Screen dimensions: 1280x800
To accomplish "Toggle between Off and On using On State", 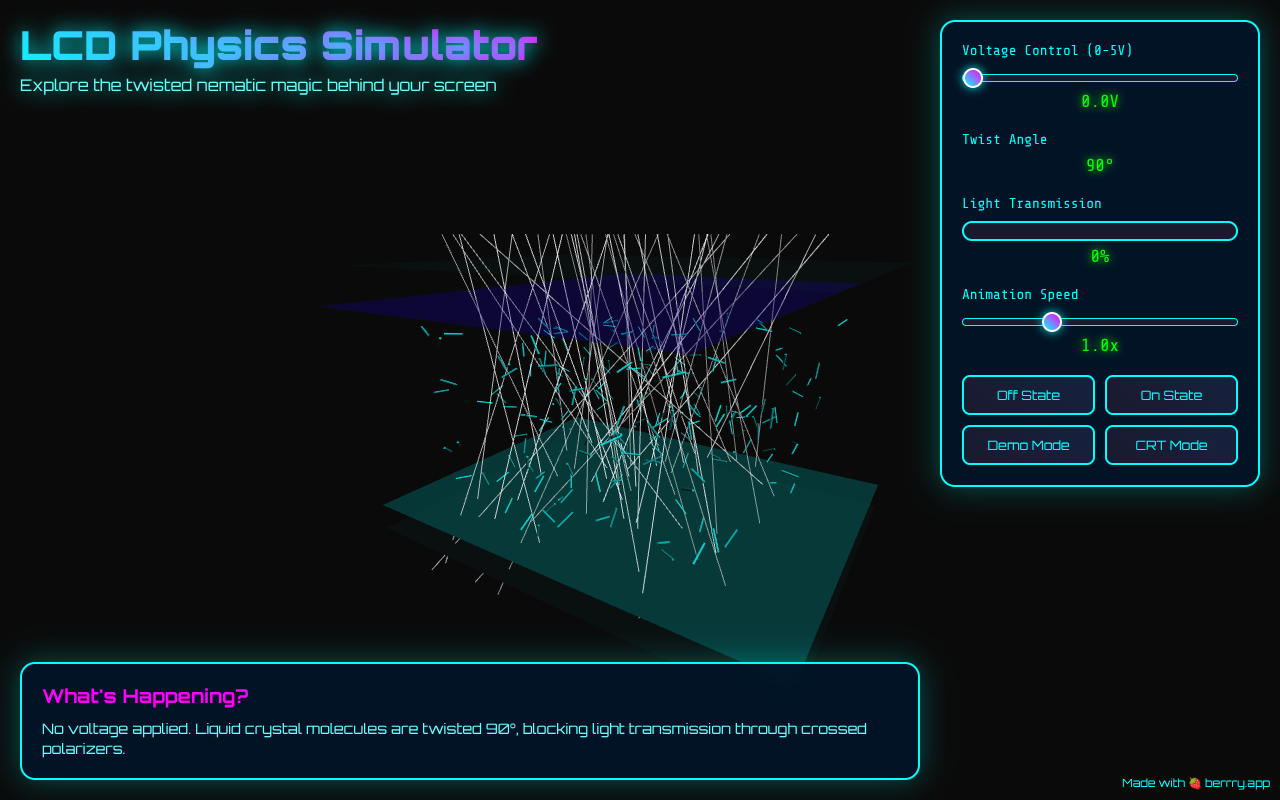I will [1171, 394].
